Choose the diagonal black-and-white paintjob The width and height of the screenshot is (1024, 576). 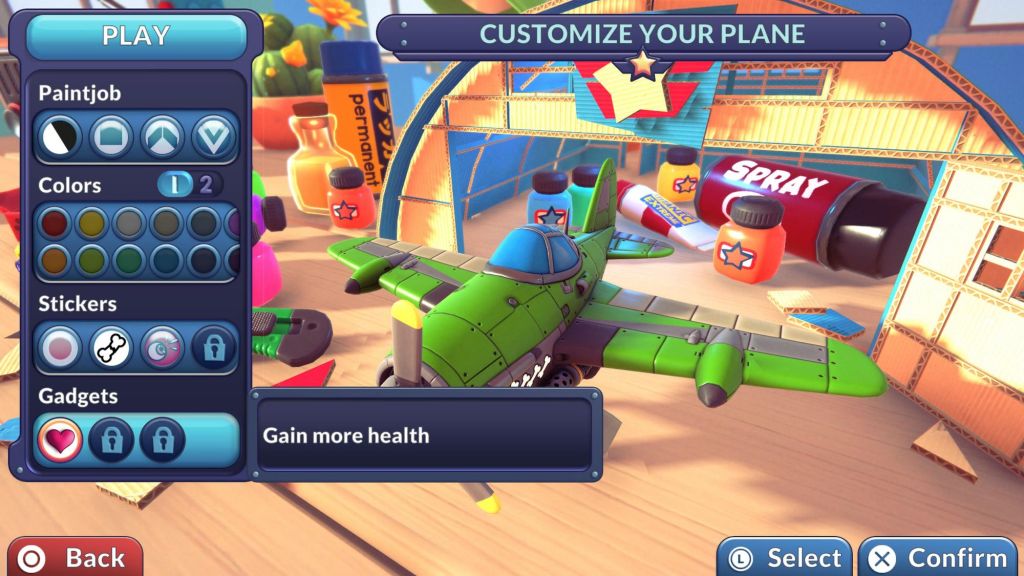coord(58,136)
